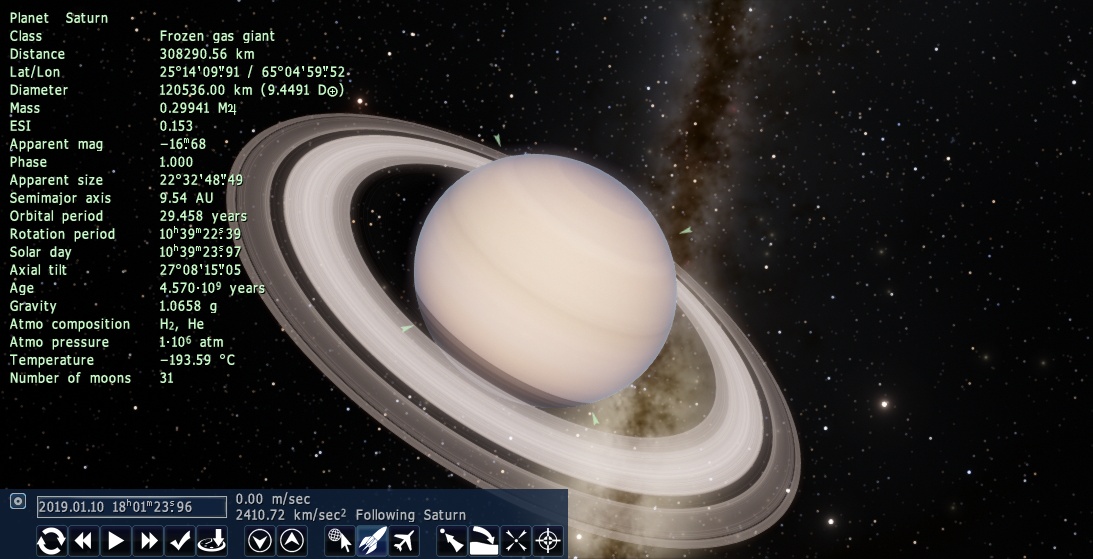This screenshot has width=1093, height=559.
Task: Speed up time with the fast-forward button
Action: (x=148, y=541)
